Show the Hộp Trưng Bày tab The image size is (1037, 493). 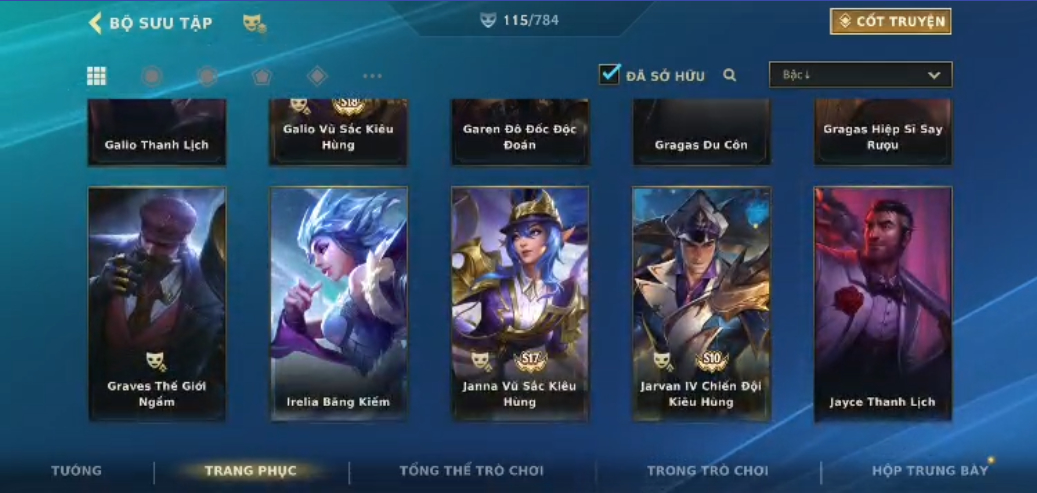tap(929, 470)
